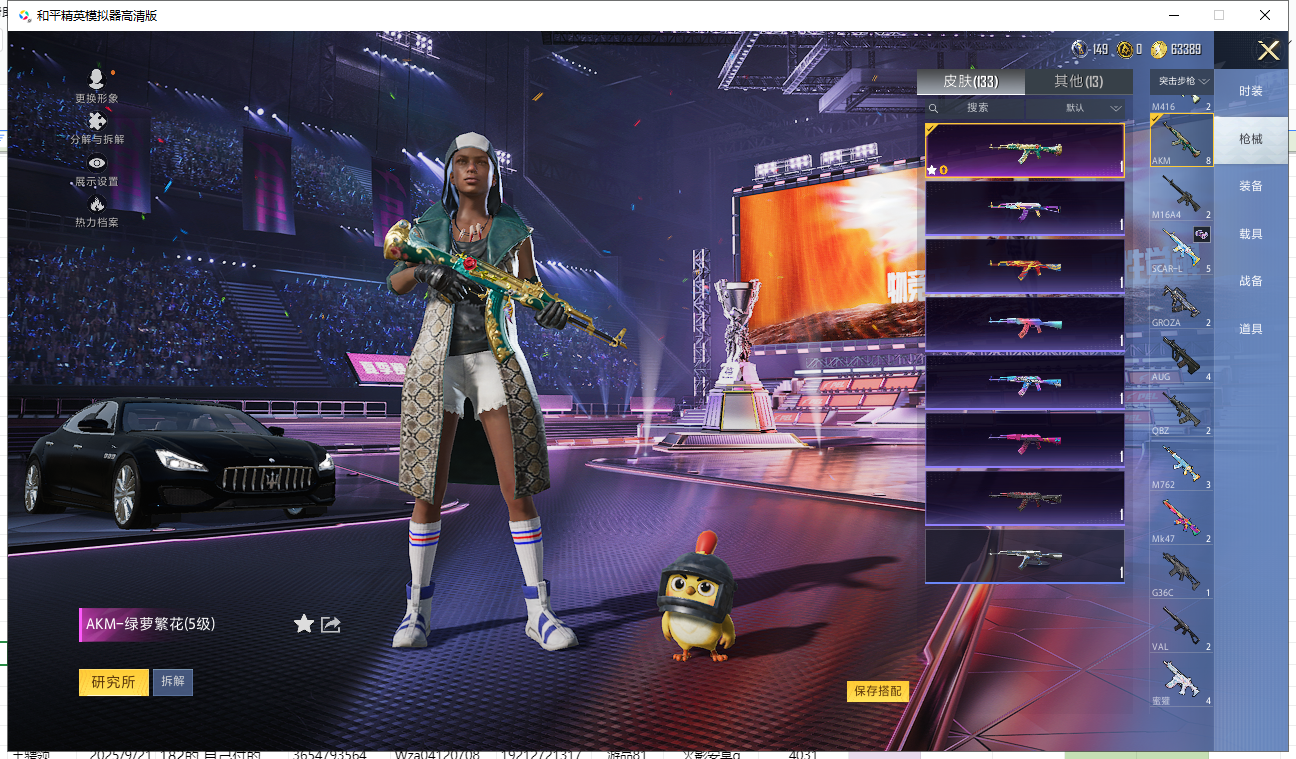Select the 时装 category
1296x759 pixels.
(1250, 91)
